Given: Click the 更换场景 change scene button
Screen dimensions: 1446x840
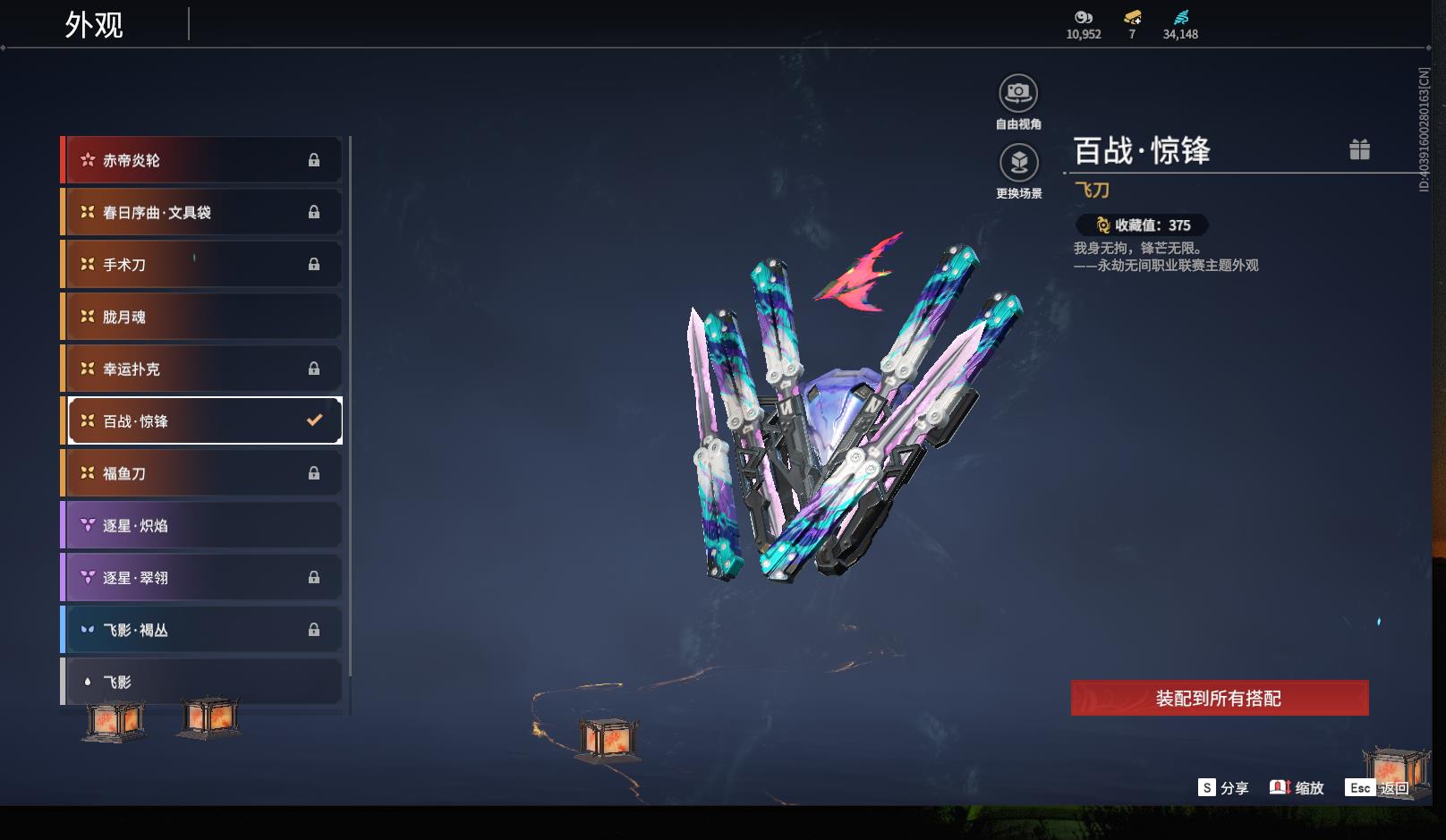Looking at the screenshot, I should click(1018, 163).
